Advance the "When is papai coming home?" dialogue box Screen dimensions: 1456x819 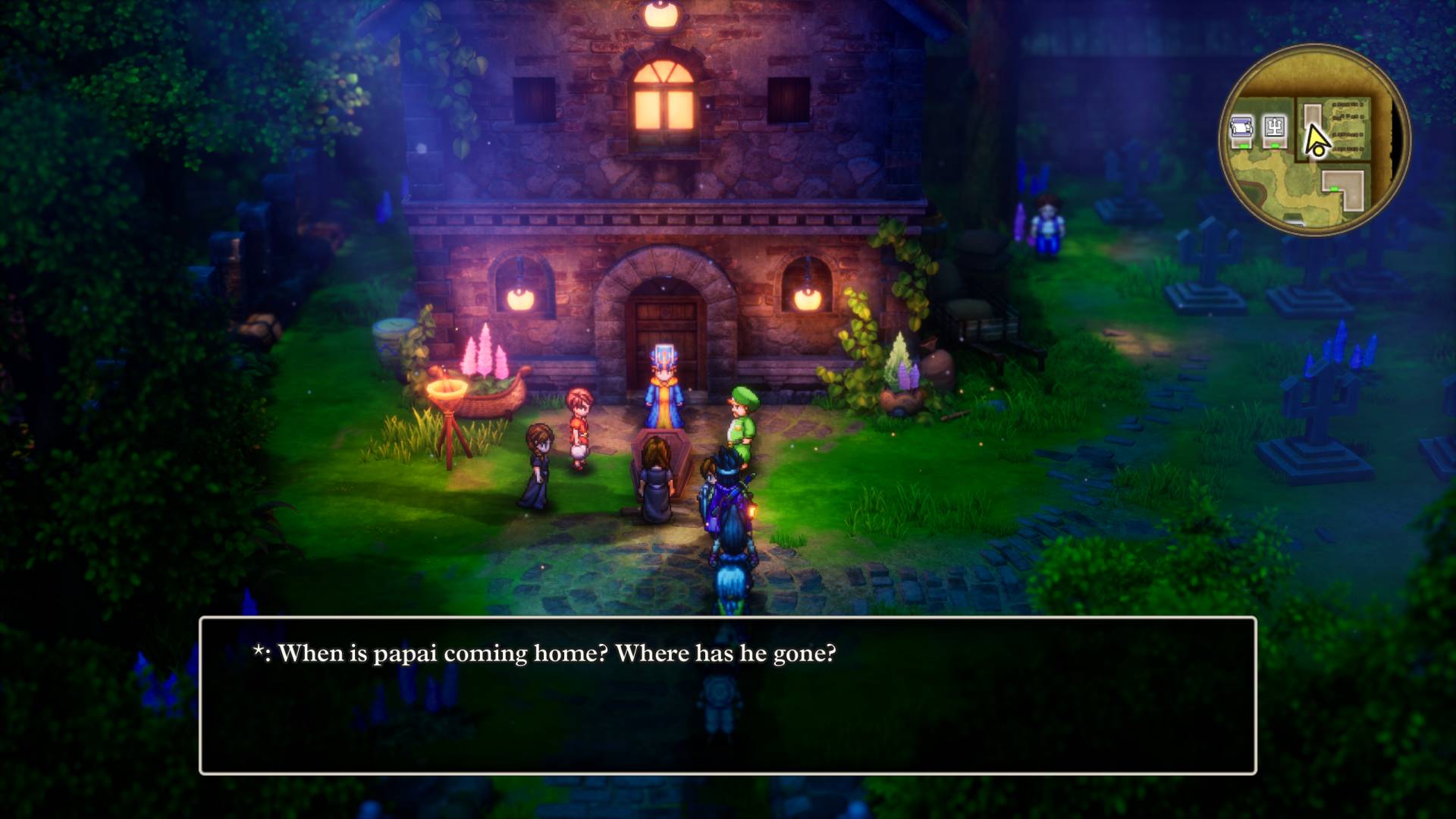(x=727, y=695)
